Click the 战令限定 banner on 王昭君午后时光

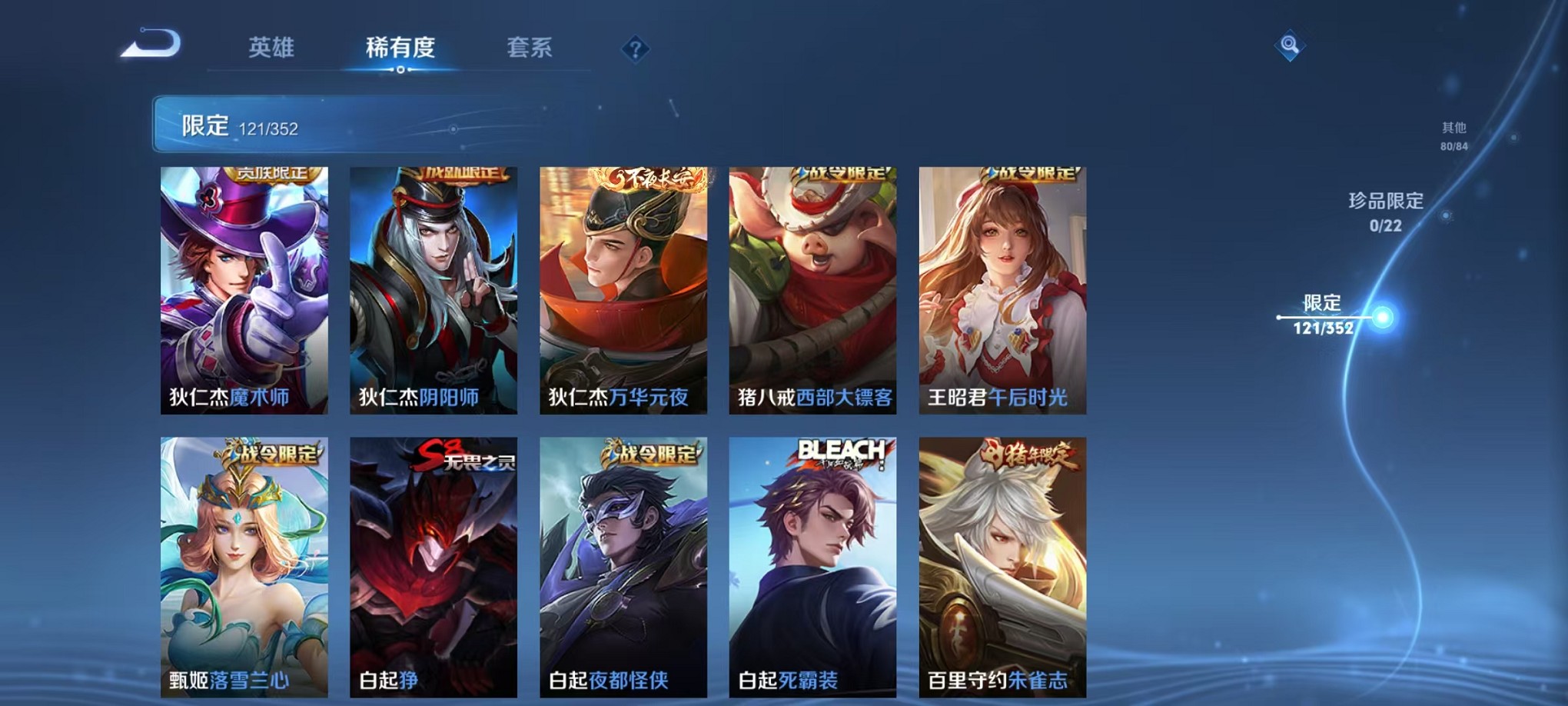point(1030,173)
